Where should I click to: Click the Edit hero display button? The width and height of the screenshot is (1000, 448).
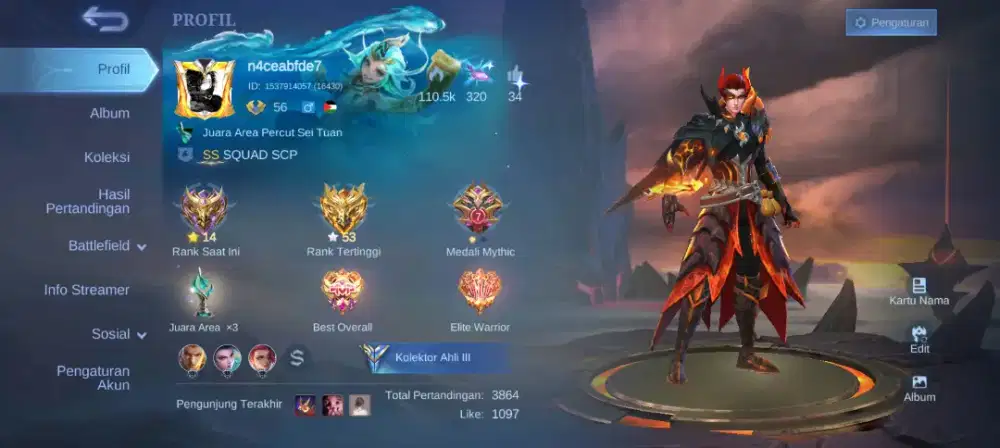919,341
